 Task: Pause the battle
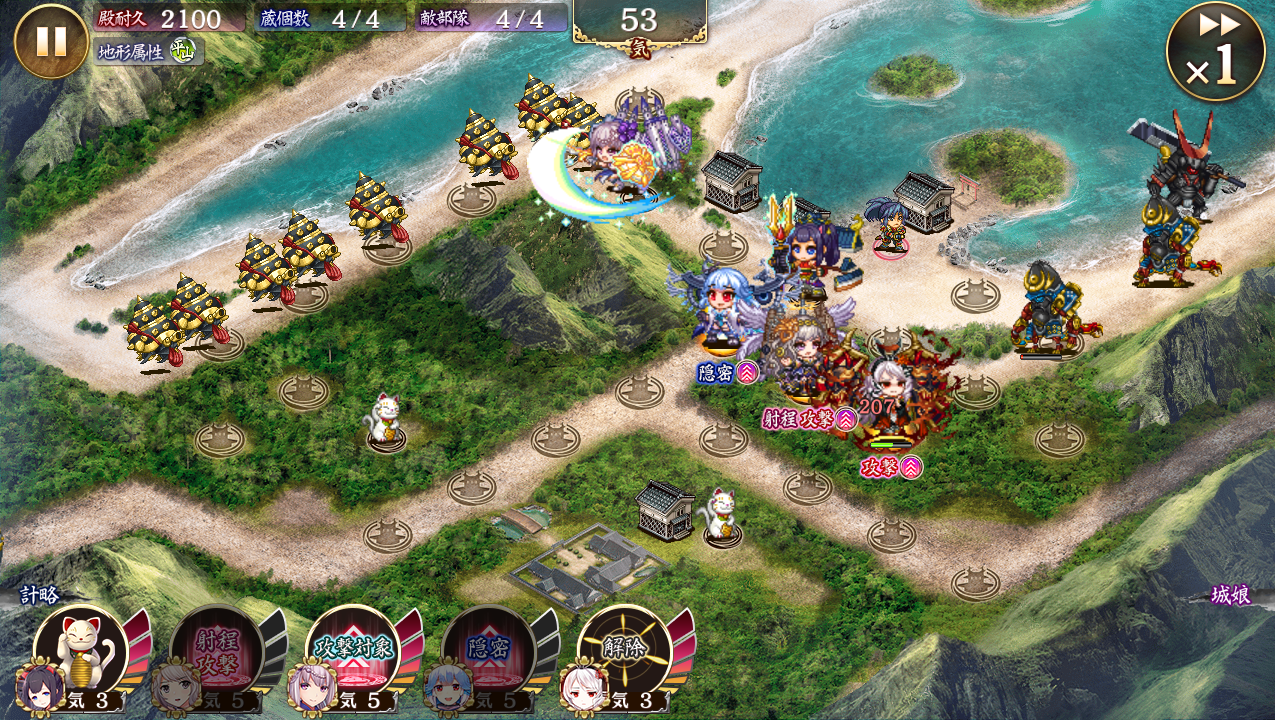click(51, 41)
